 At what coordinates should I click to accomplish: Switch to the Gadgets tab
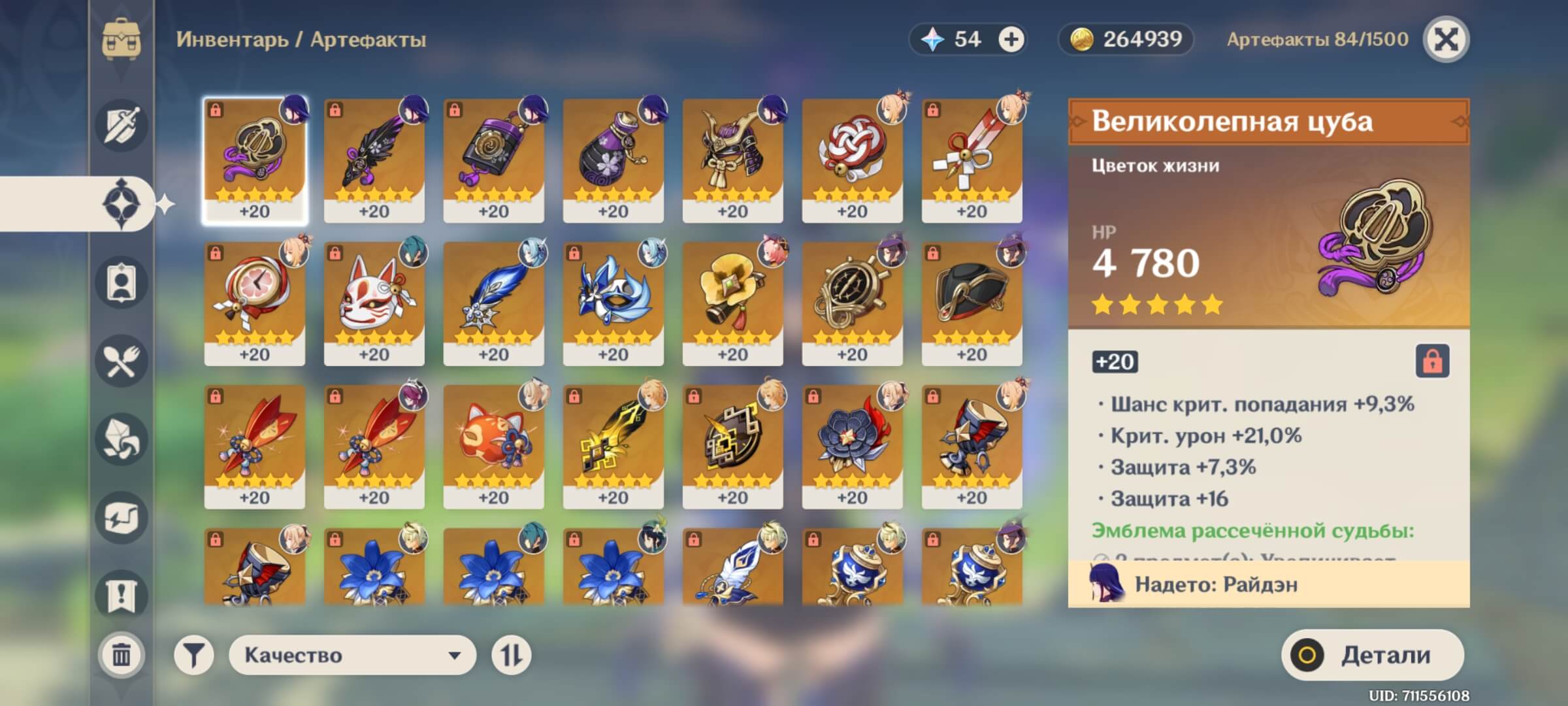point(122,518)
